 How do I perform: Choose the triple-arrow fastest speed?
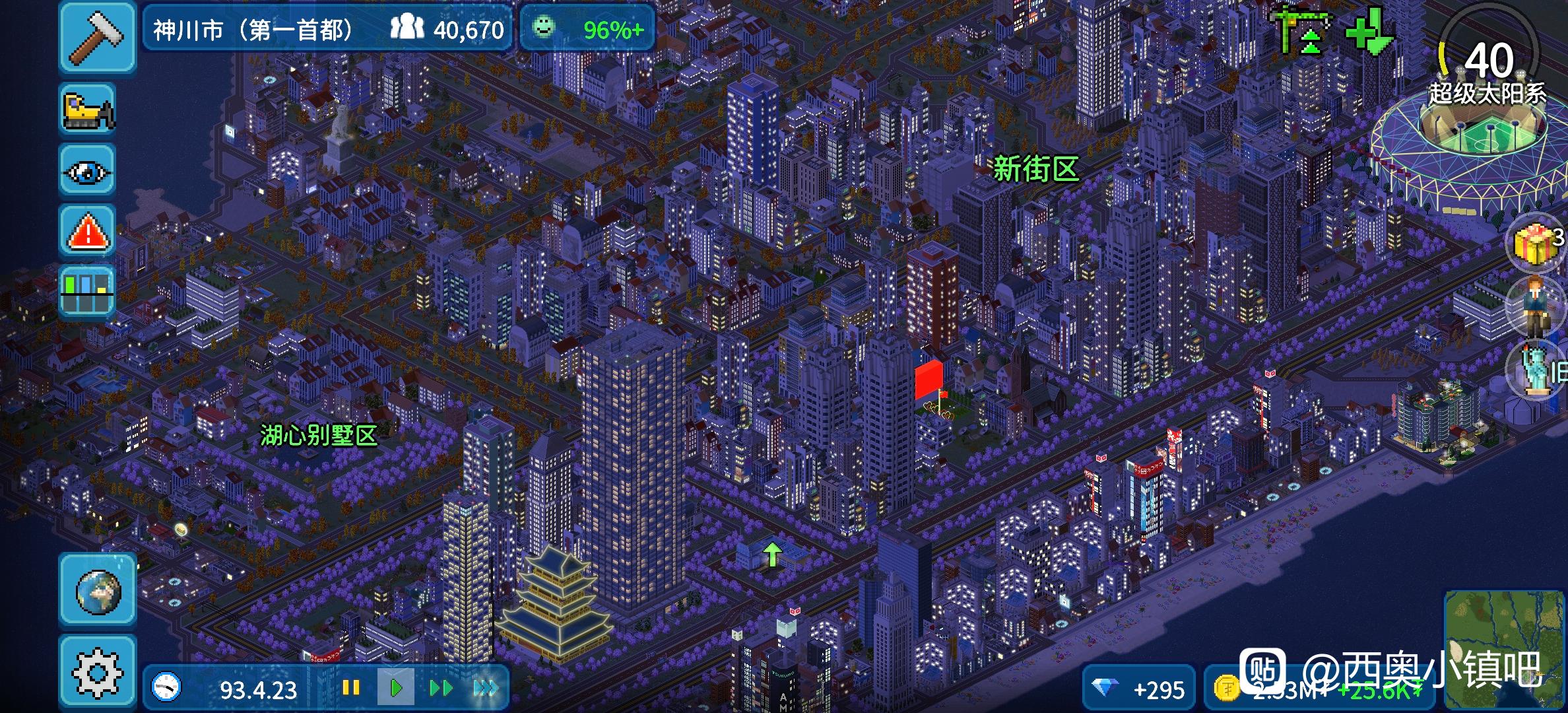(x=486, y=689)
